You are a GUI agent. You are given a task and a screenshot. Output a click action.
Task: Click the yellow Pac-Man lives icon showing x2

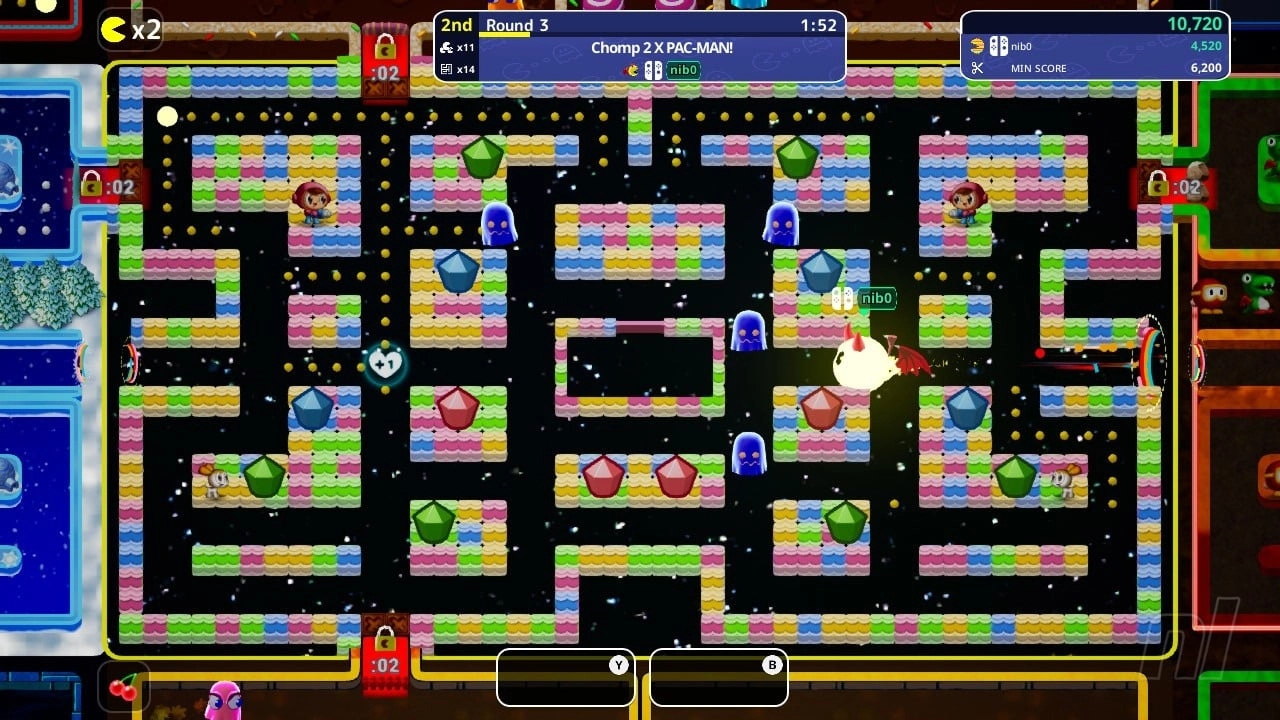tap(113, 30)
